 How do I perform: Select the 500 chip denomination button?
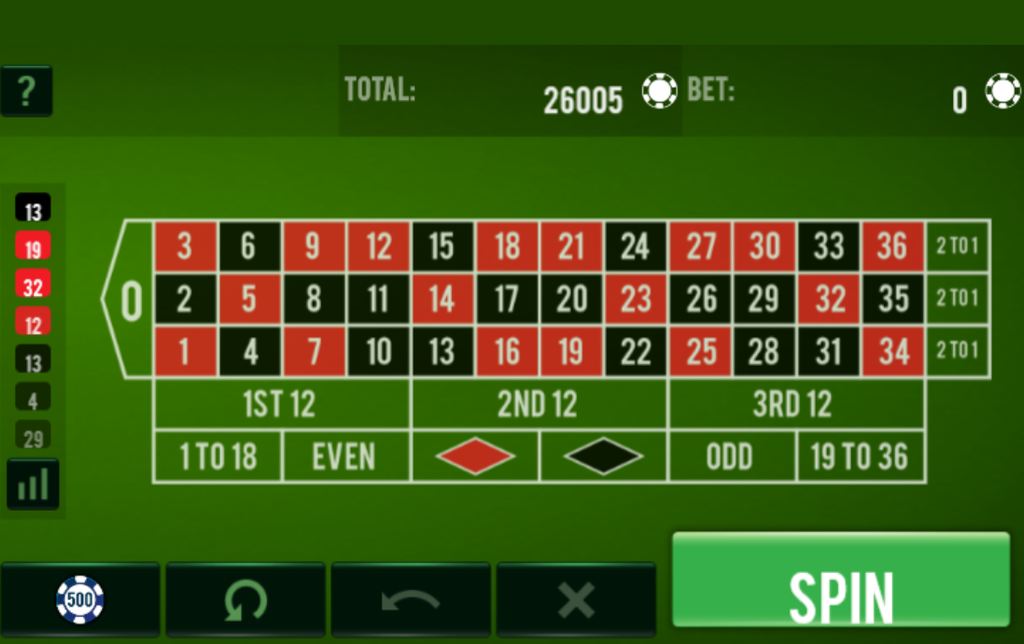coord(80,599)
